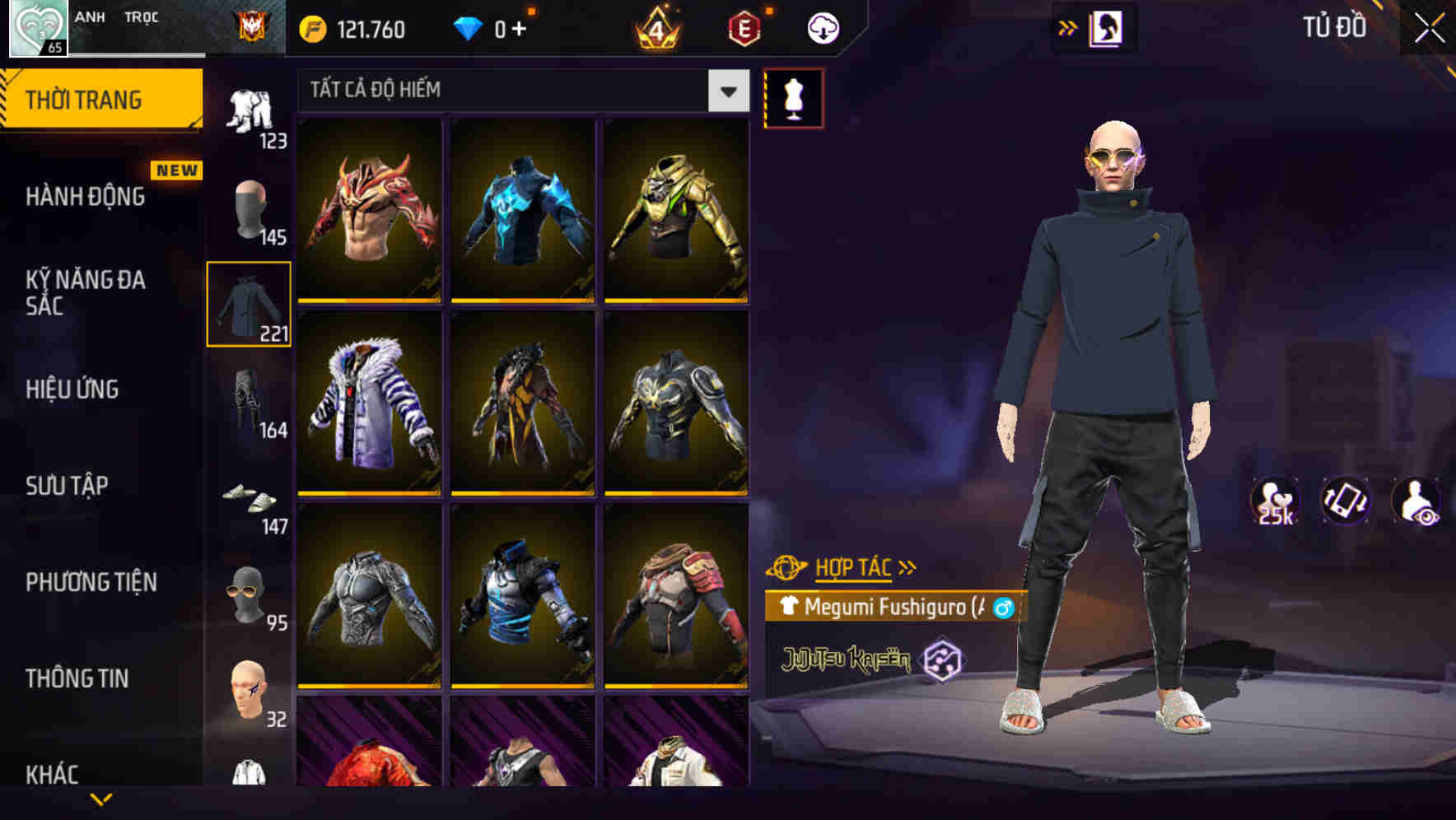
Task: Select the jacket category icon showing 221 items
Action: (248, 305)
